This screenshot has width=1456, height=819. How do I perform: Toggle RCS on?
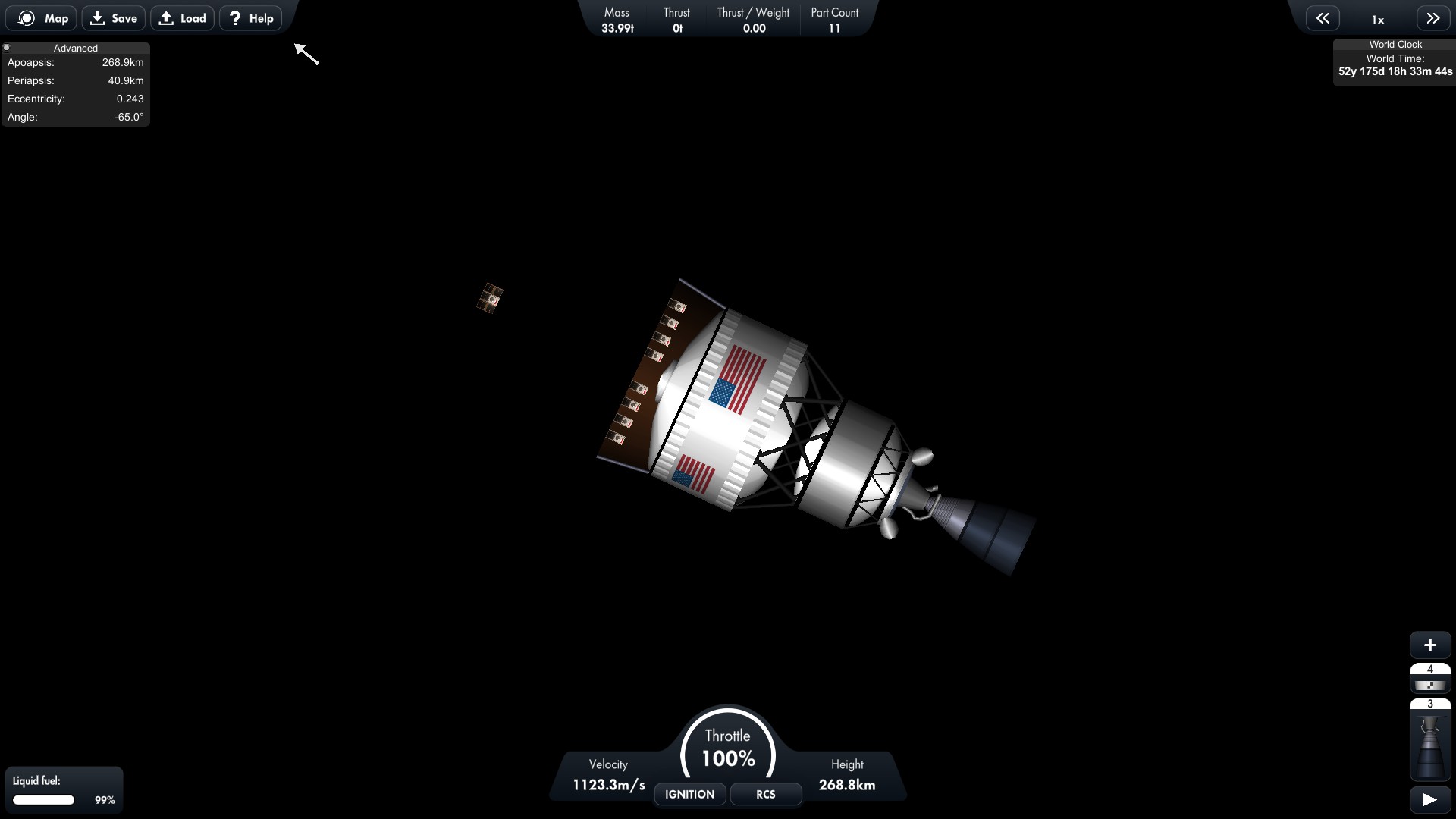[765, 794]
